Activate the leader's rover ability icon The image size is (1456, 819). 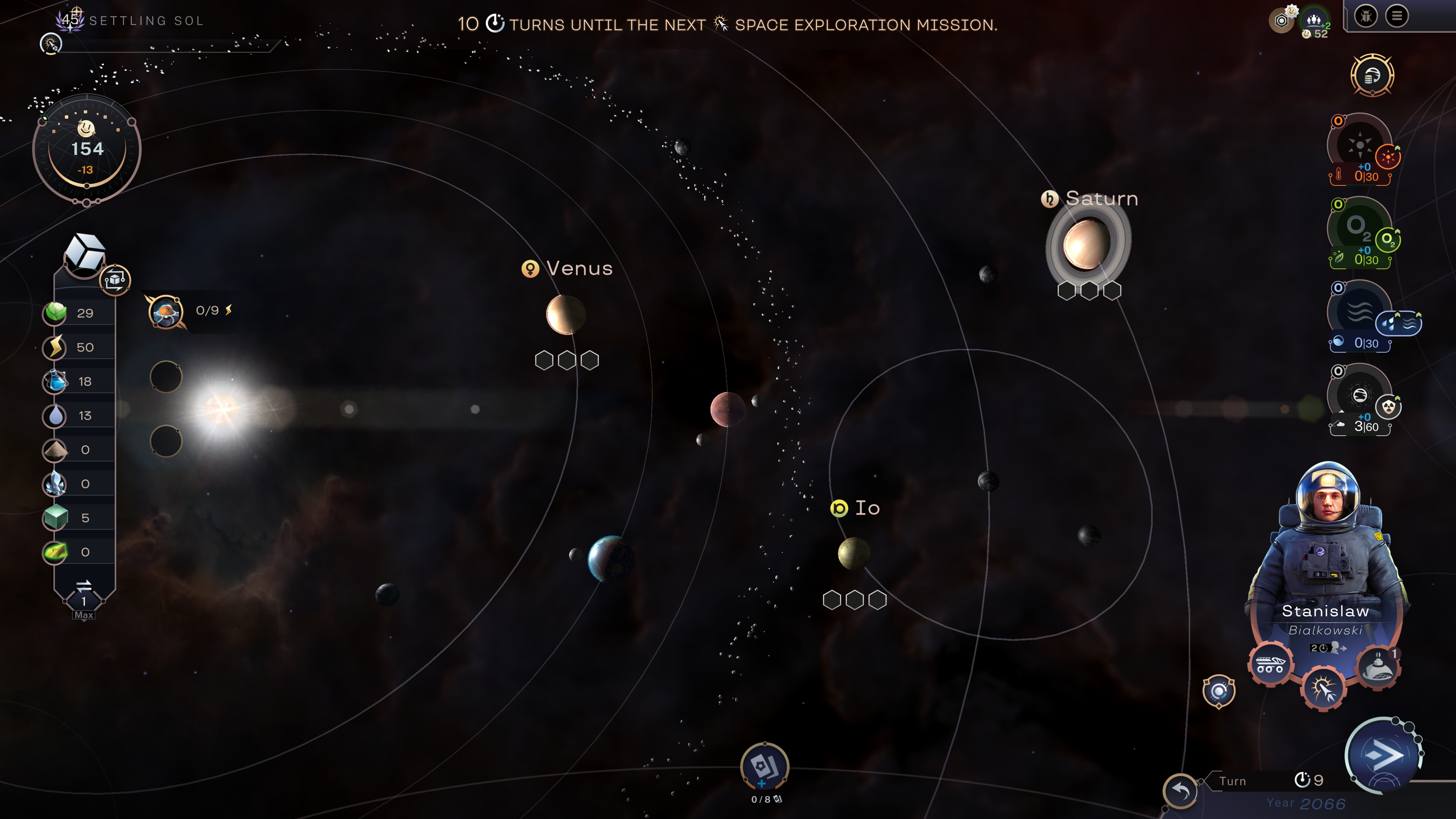1270,664
